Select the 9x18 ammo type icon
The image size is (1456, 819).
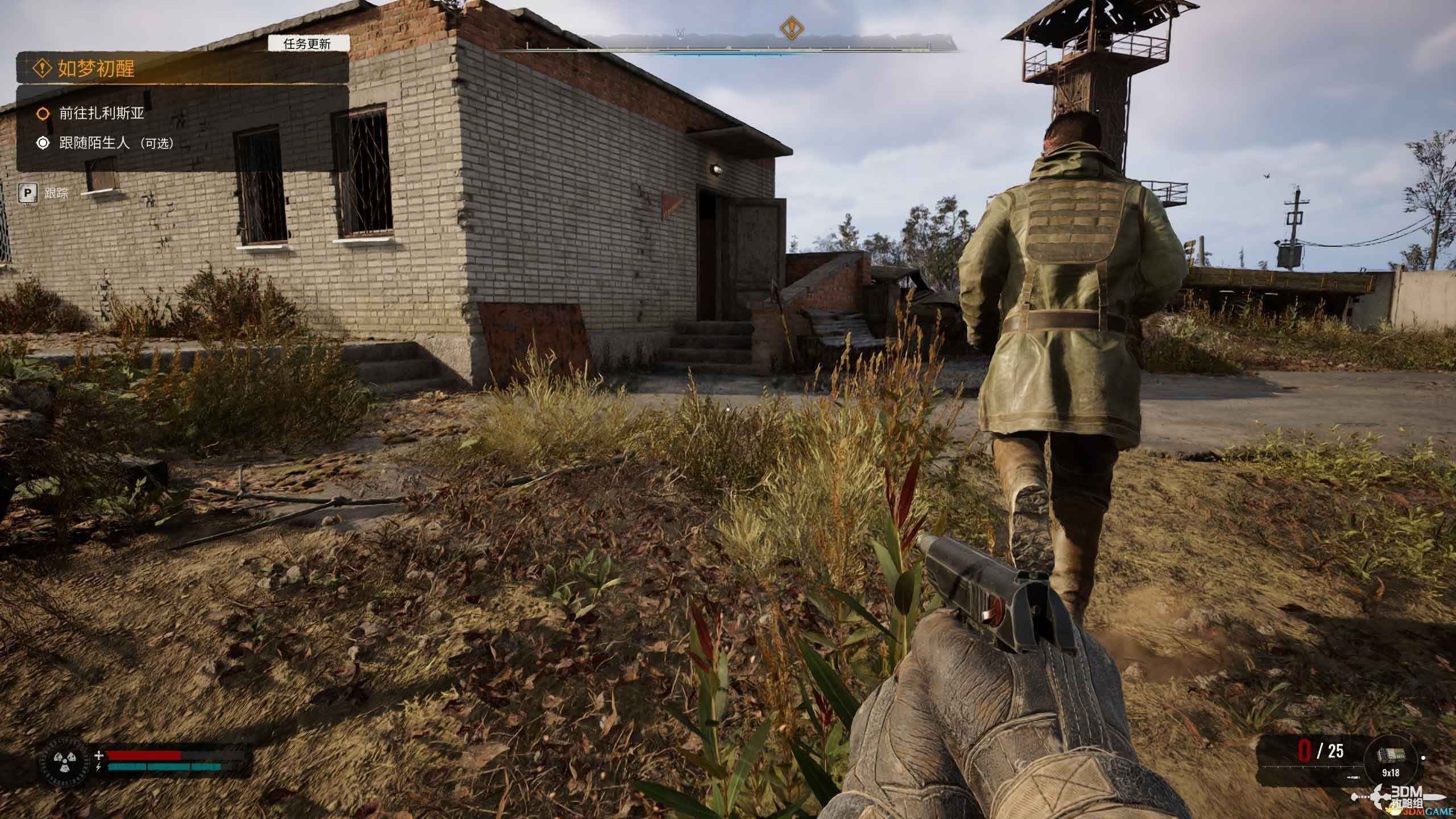tap(1391, 756)
